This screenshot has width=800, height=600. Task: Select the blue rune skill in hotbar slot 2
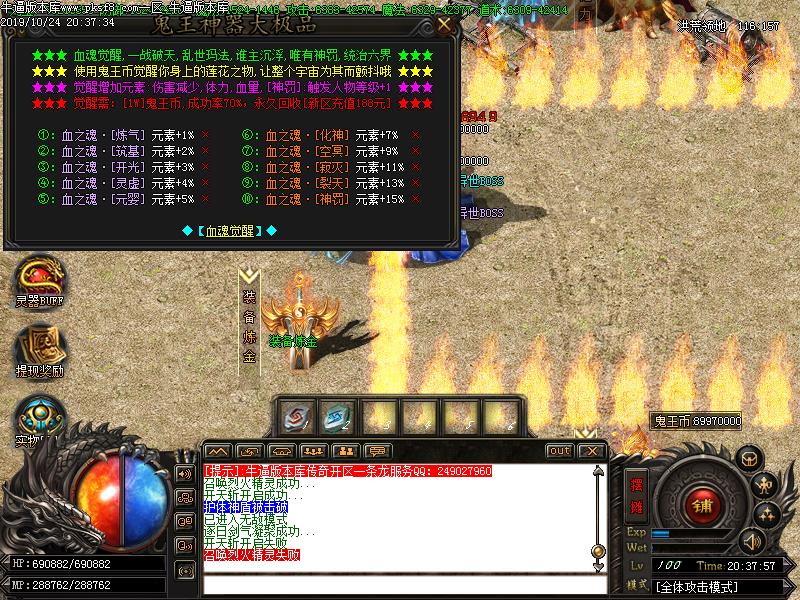click(x=338, y=416)
